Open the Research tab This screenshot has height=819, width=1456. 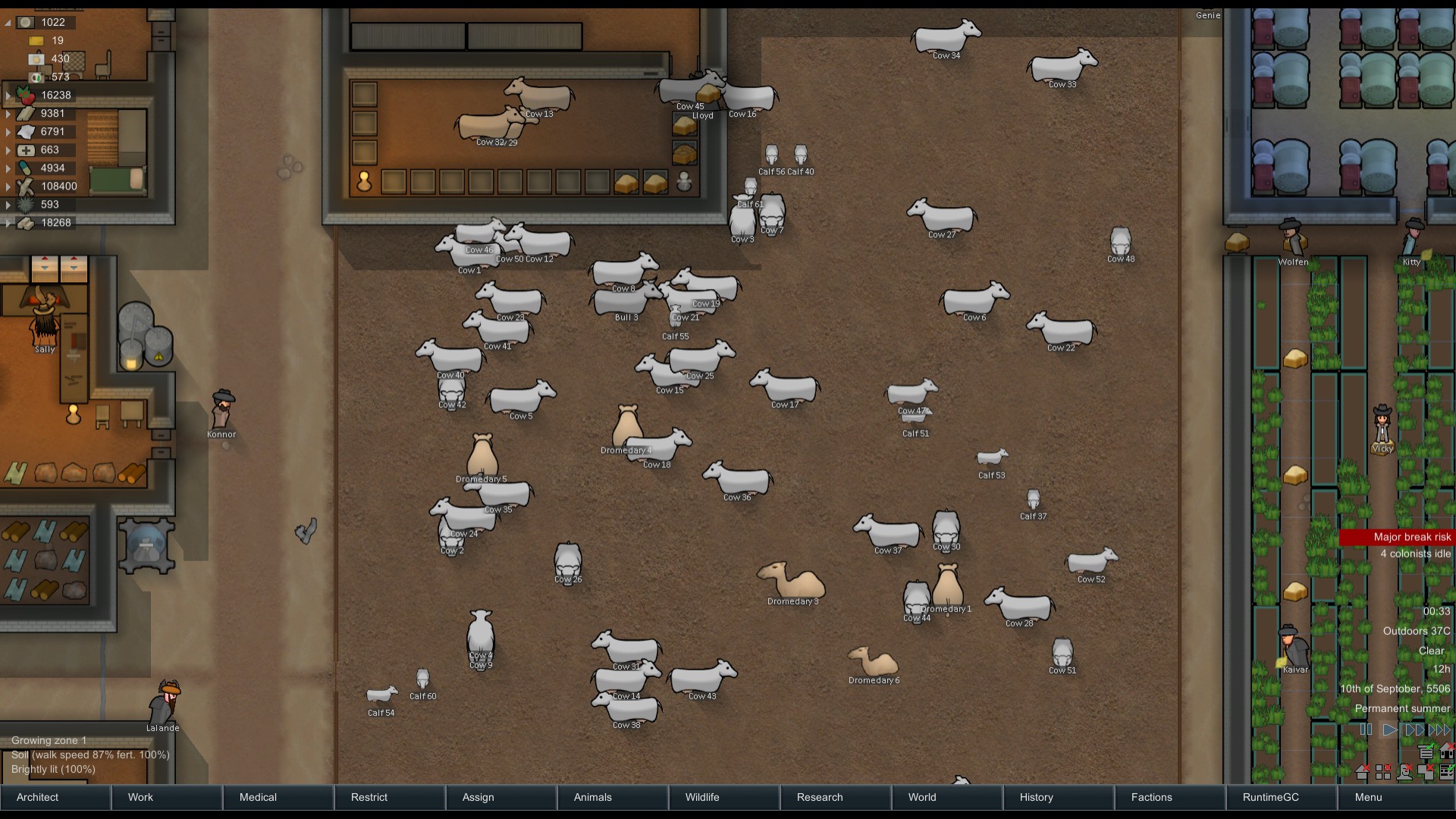[x=836, y=797]
